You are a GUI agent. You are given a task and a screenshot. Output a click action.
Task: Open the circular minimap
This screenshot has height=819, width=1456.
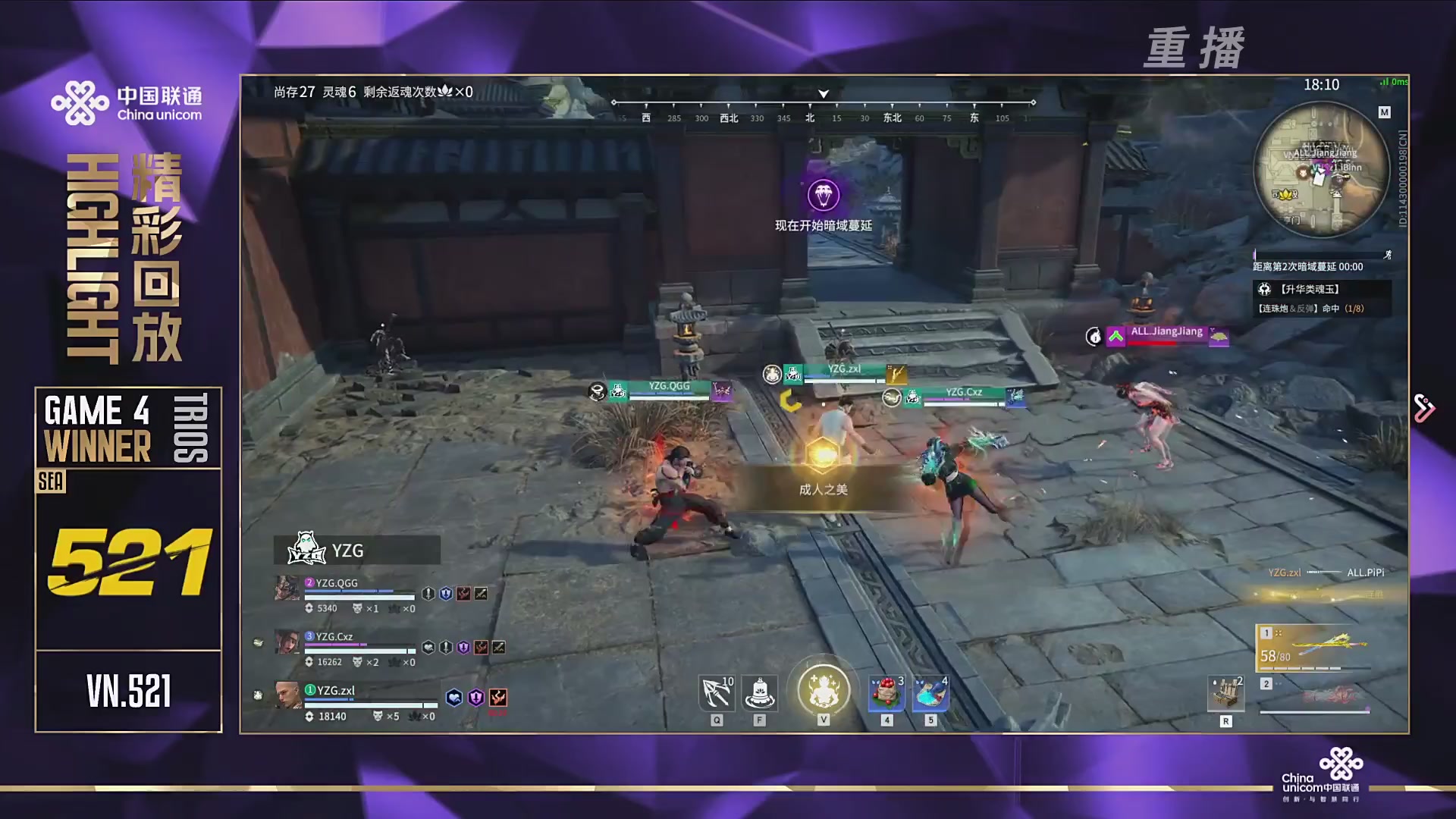(1321, 169)
